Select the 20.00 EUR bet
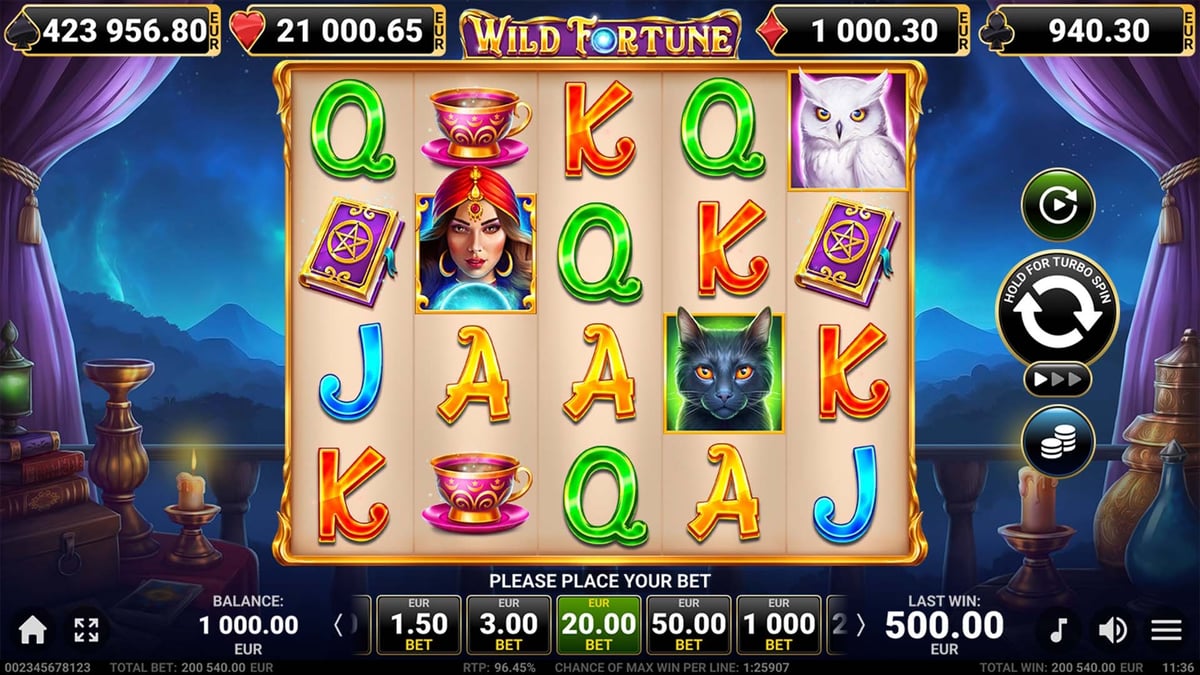Screen dimensions: 1200x675 click(598, 626)
